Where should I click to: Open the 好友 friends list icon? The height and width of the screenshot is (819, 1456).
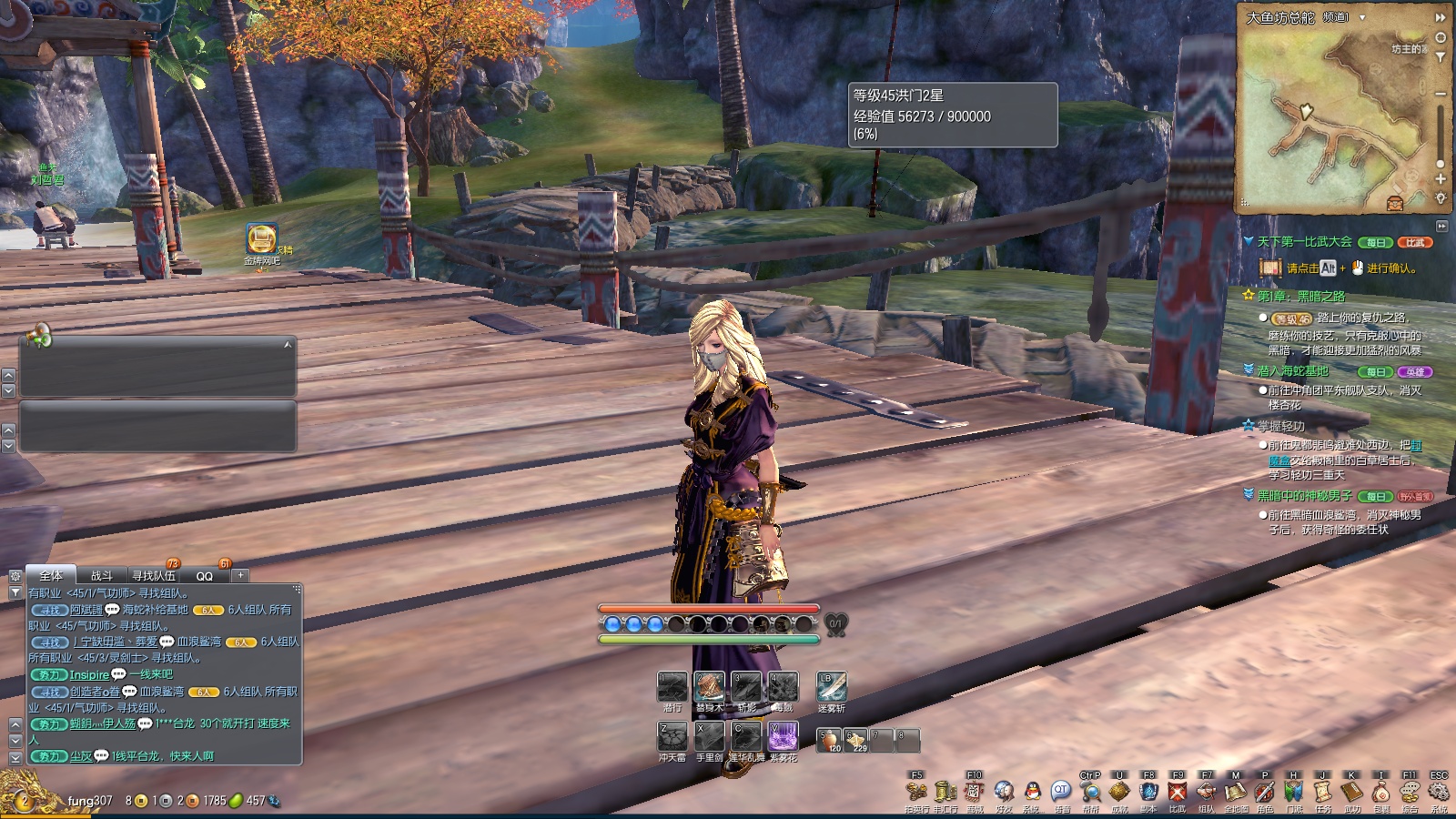coord(1004,792)
